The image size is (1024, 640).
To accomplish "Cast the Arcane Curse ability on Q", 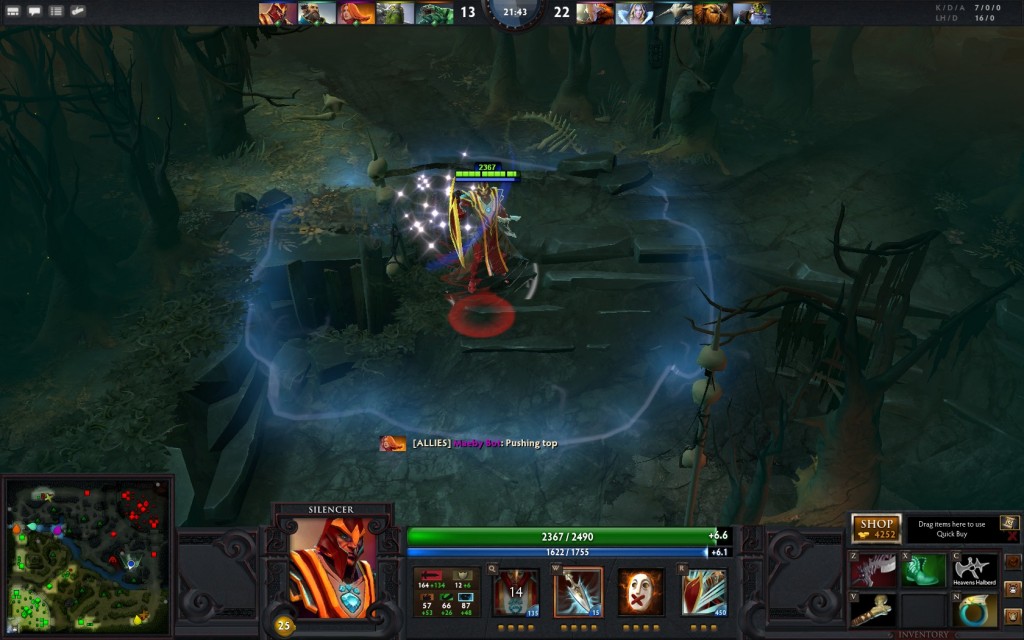I will tap(516, 591).
